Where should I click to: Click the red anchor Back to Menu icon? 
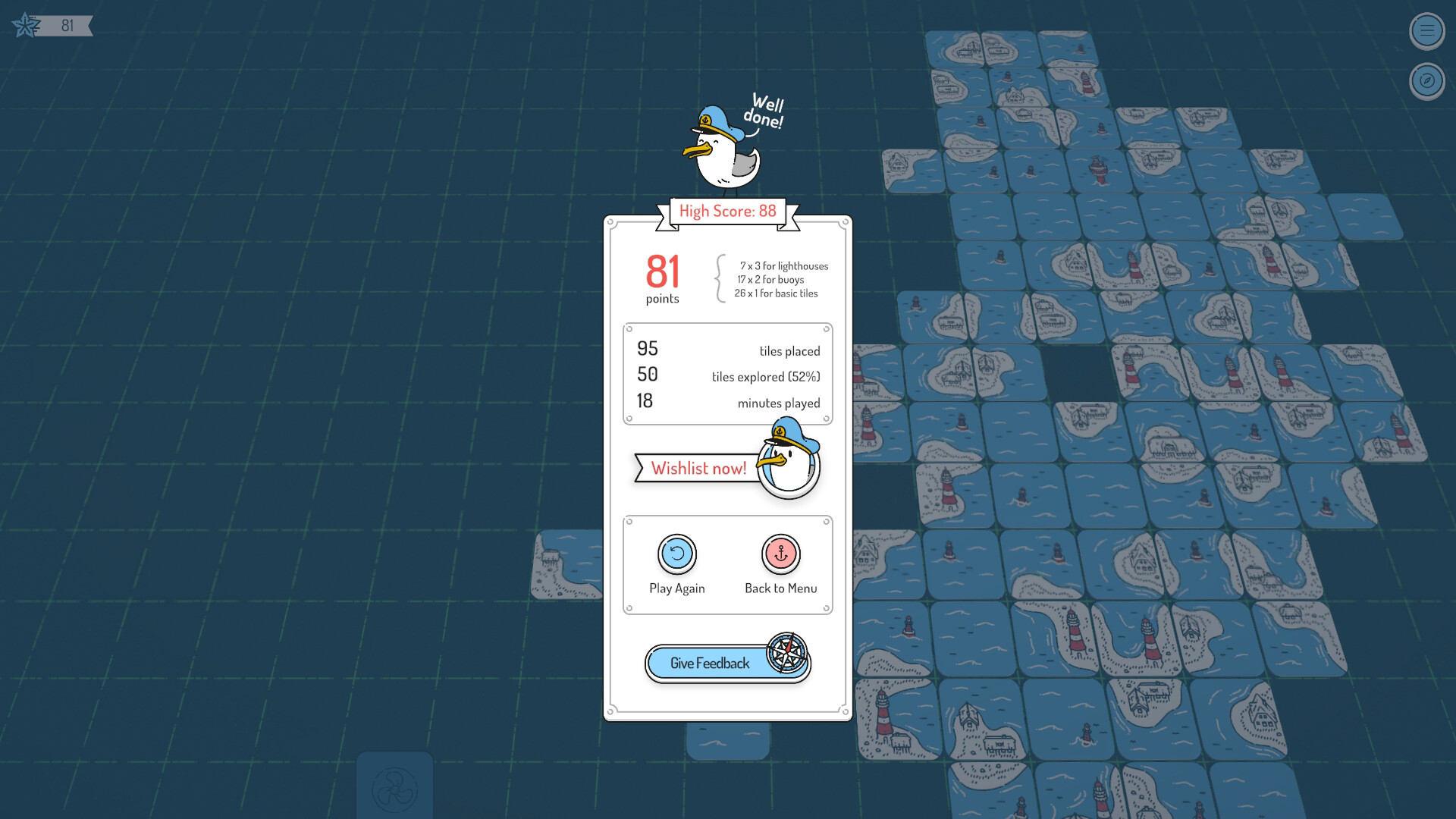point(780,554)
